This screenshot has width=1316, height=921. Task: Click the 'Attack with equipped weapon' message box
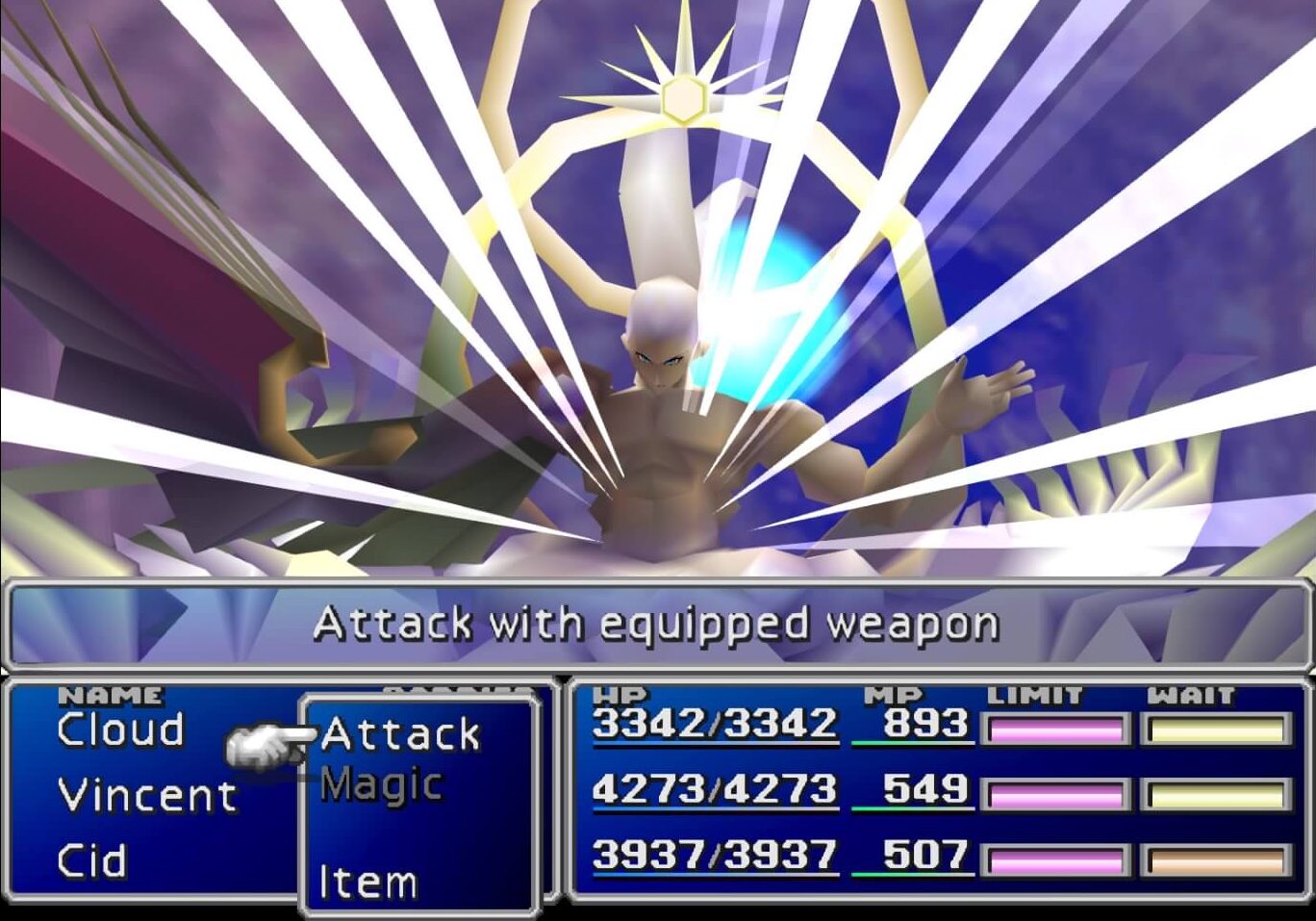[658, 622]
